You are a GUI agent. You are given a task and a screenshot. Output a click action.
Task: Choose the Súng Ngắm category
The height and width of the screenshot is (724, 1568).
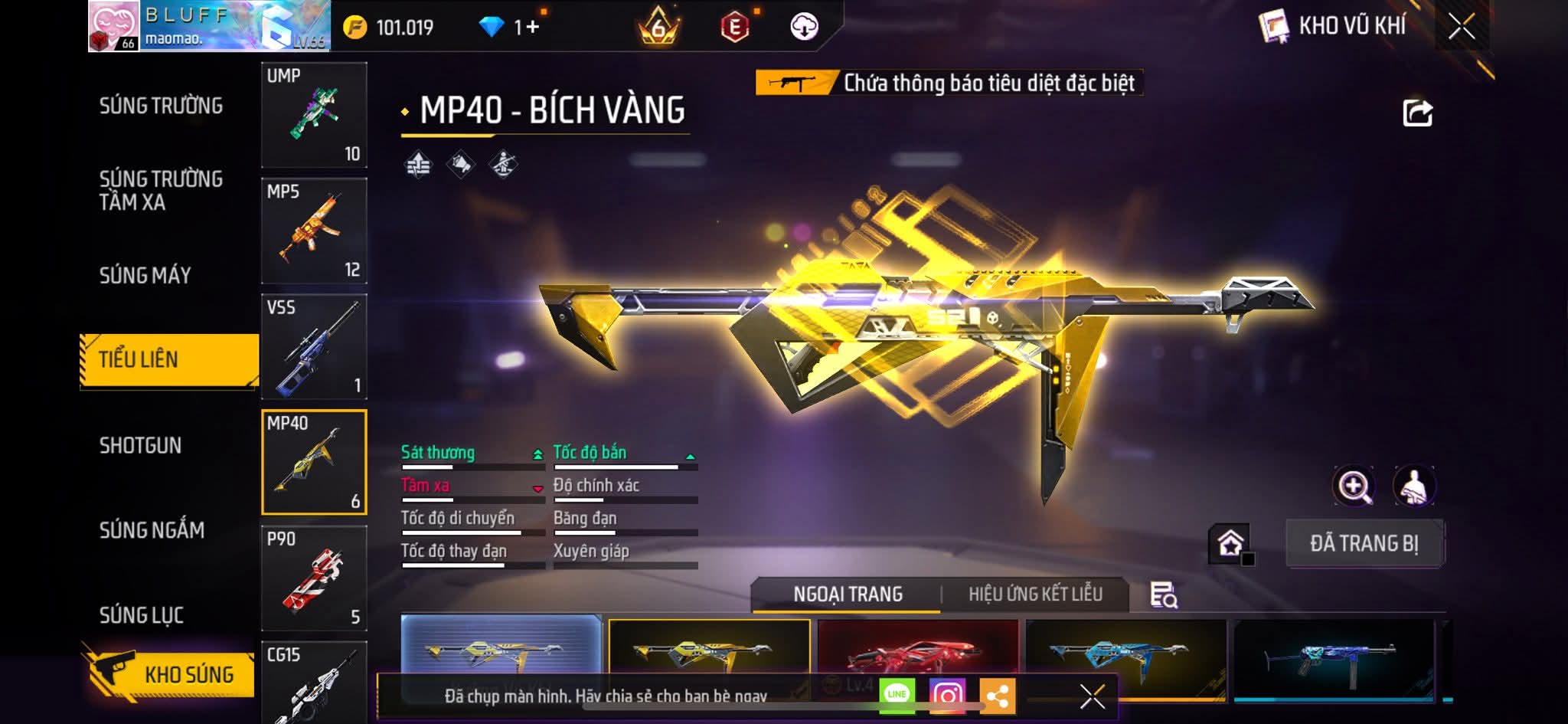(x=152, y=529)
